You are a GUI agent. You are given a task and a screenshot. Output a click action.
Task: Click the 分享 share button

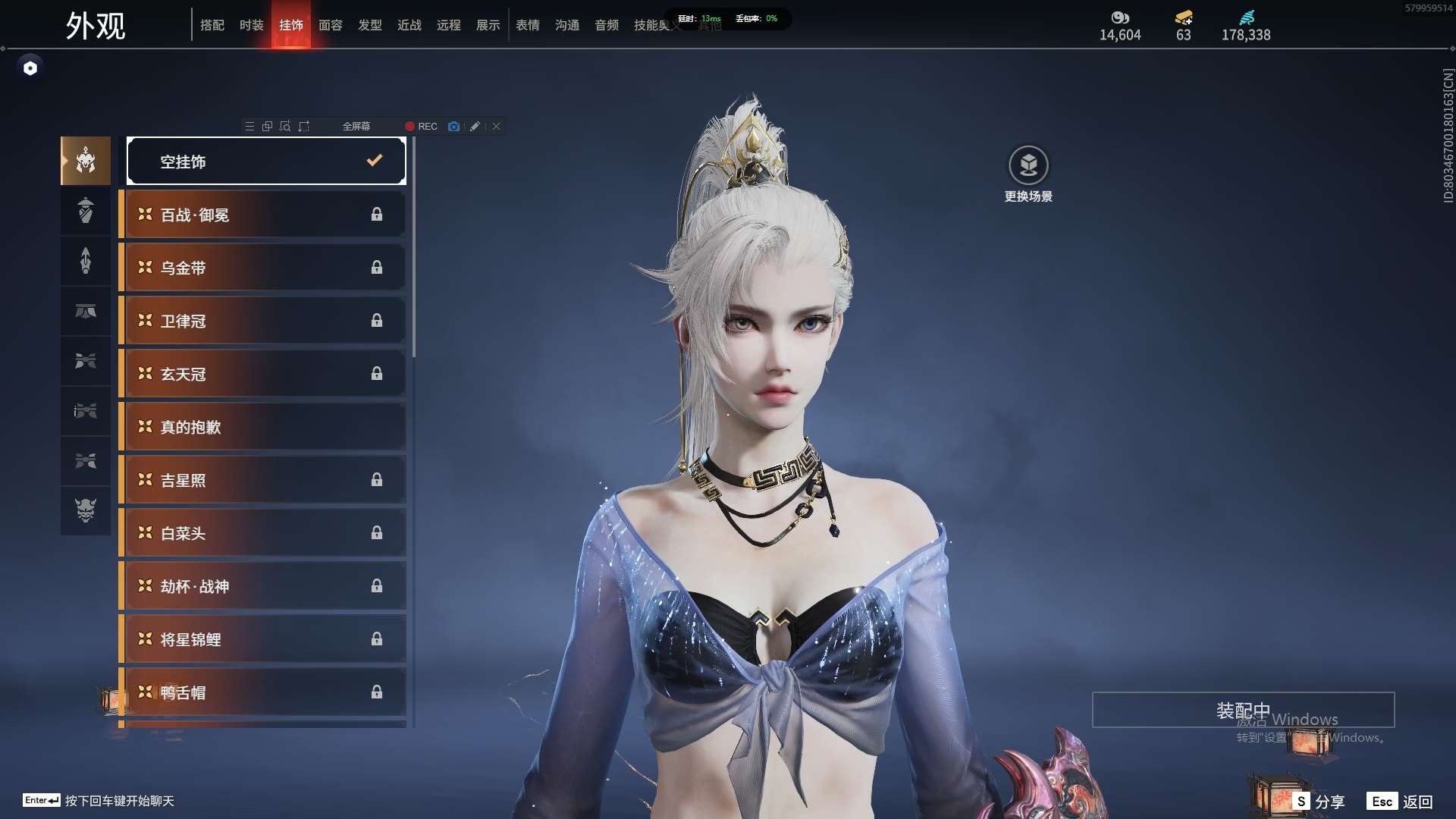click(1319, 802)
